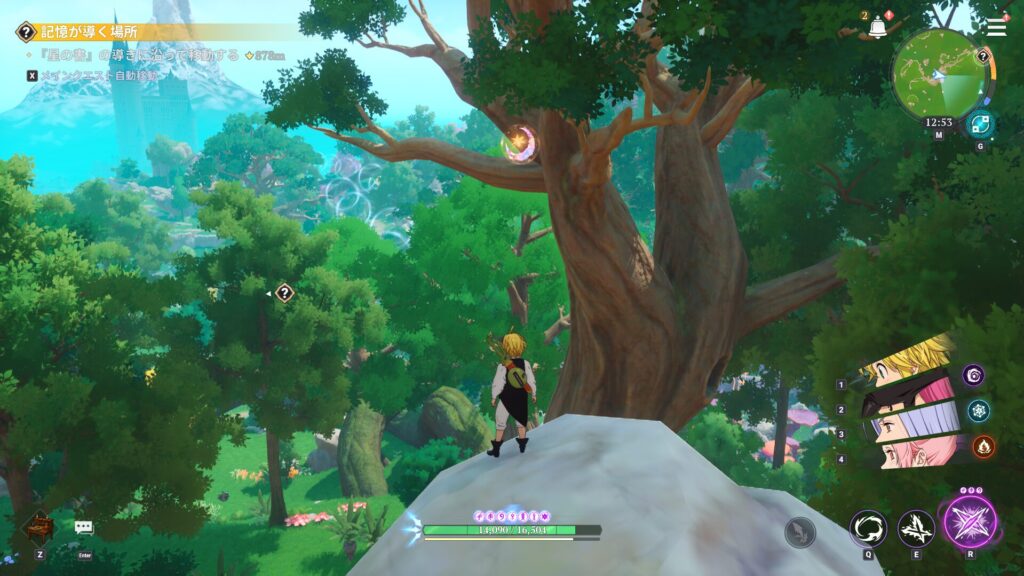Unleash the glowing purple ultimate skill

(x=970, y=522)
